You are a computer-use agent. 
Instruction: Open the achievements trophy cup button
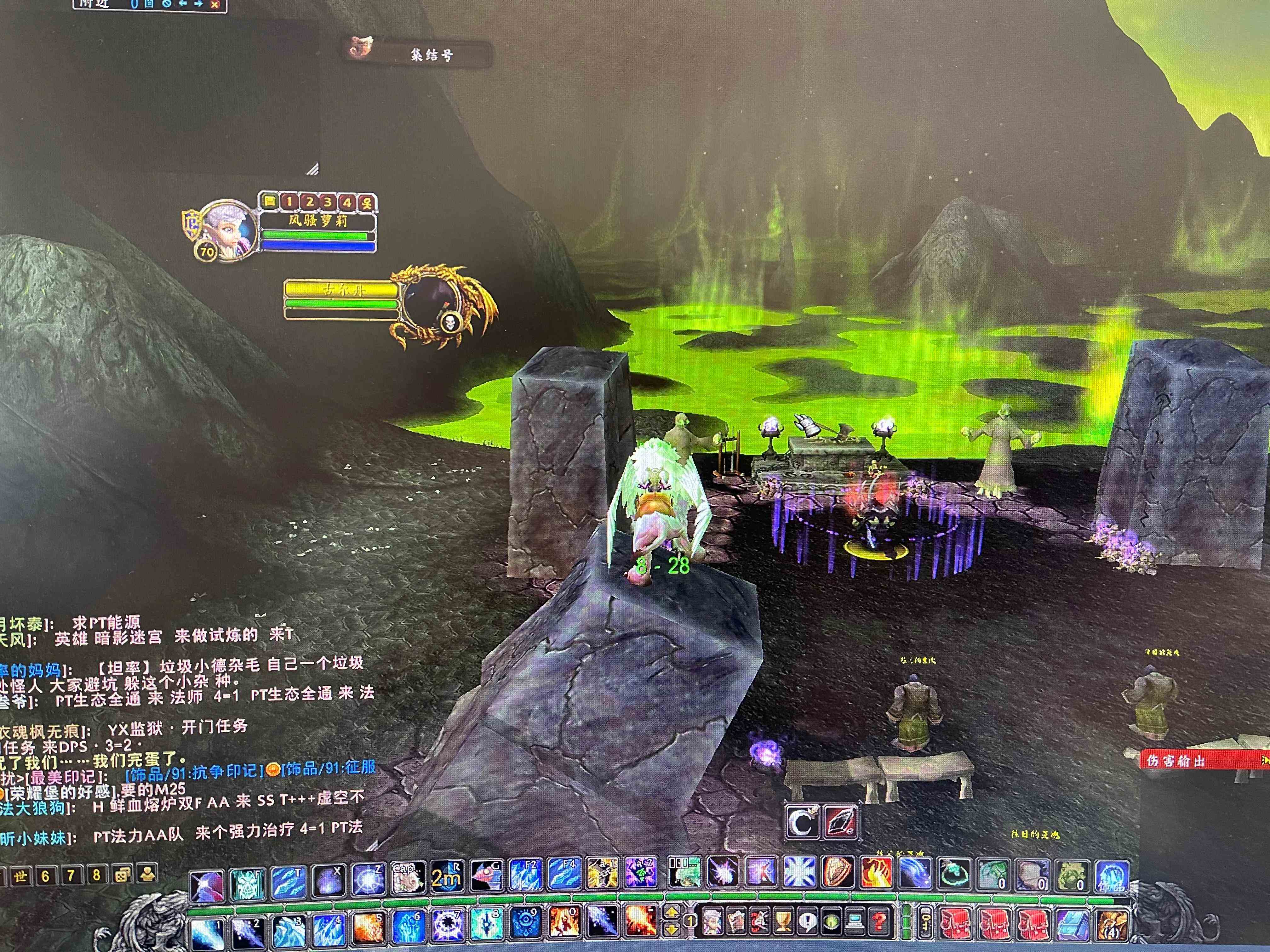(x=784, y=921)
